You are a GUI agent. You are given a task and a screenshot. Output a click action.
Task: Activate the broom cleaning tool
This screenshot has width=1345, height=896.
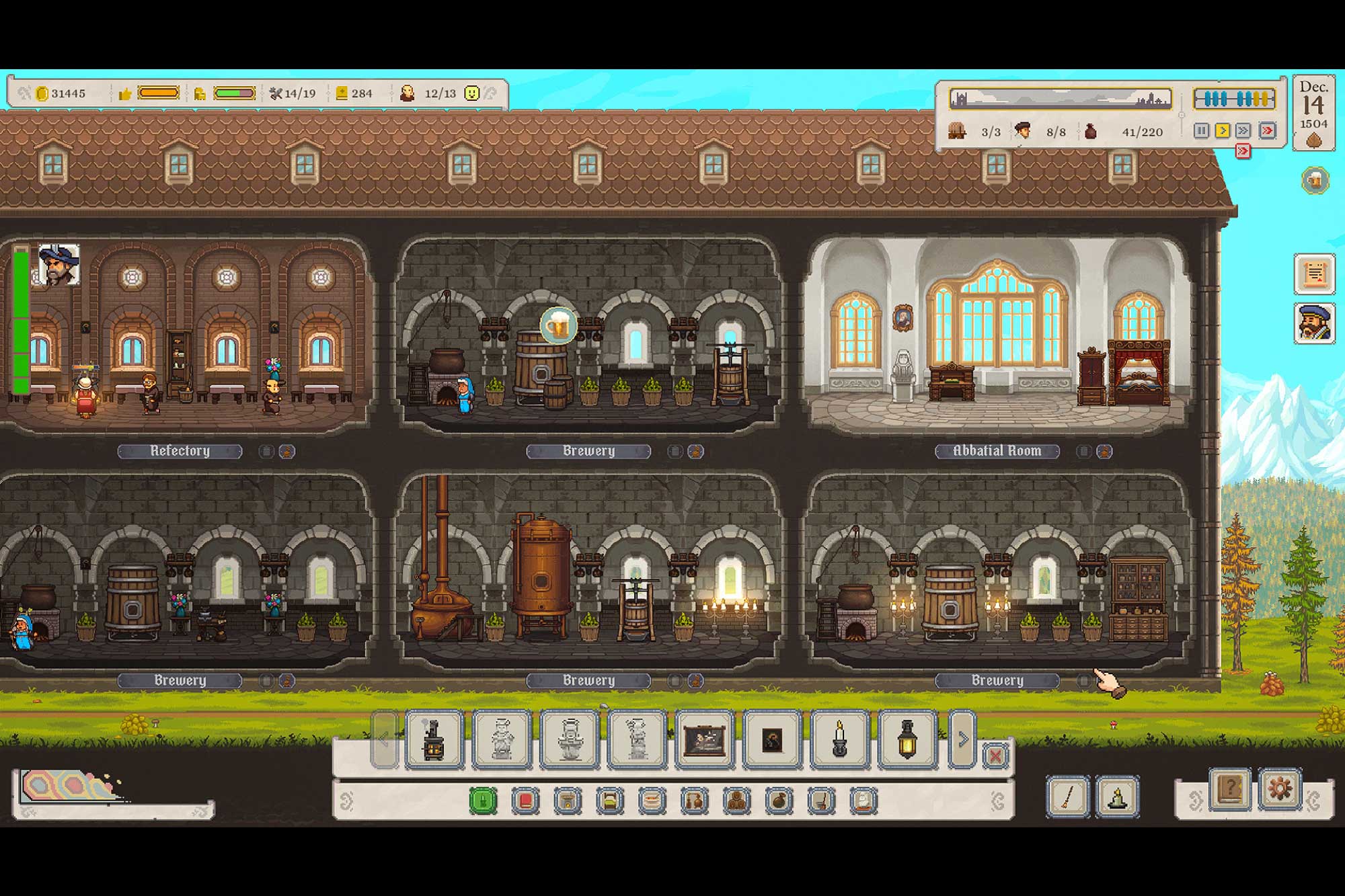[x=1068, y=797]
